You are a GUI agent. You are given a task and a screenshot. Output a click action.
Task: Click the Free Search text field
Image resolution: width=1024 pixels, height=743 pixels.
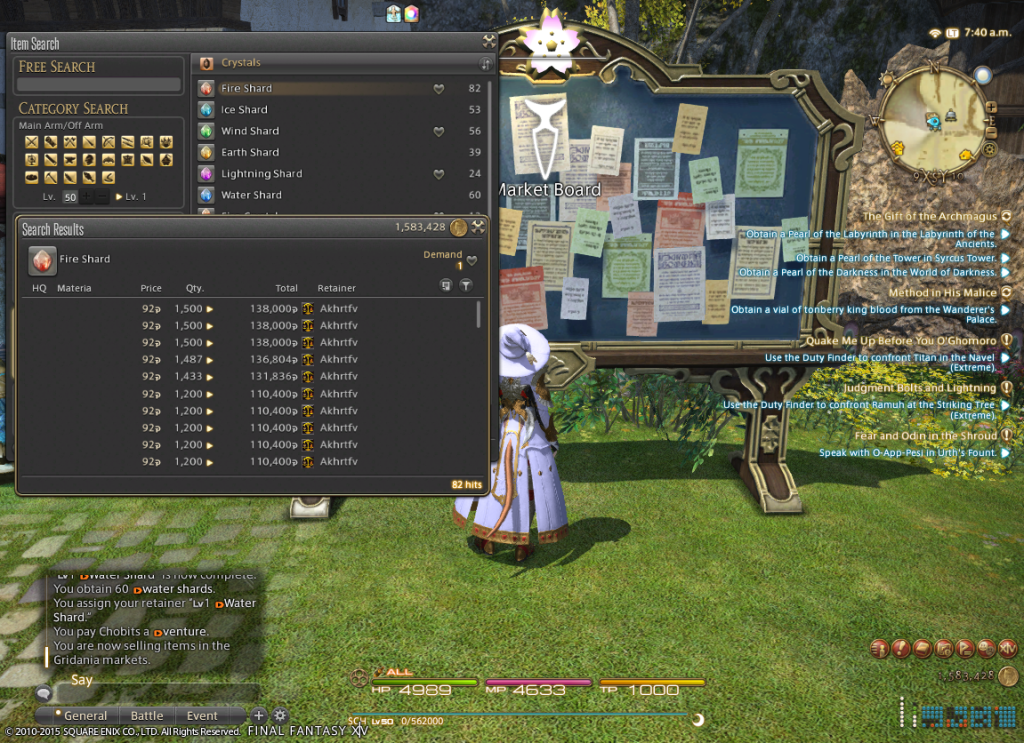pos(99,85)
